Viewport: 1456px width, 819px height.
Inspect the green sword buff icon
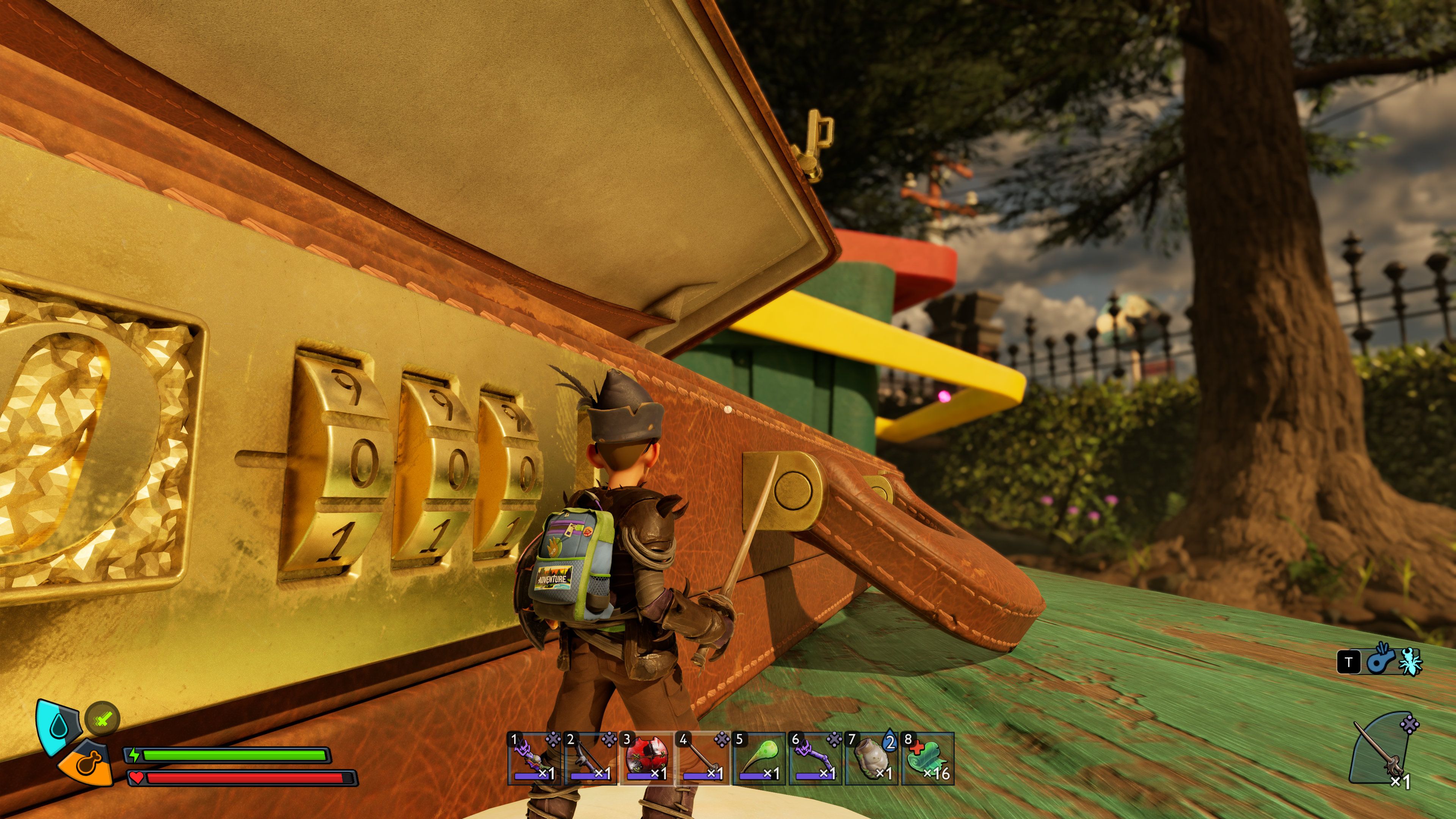pyautogui.click(x=102, y=719)
